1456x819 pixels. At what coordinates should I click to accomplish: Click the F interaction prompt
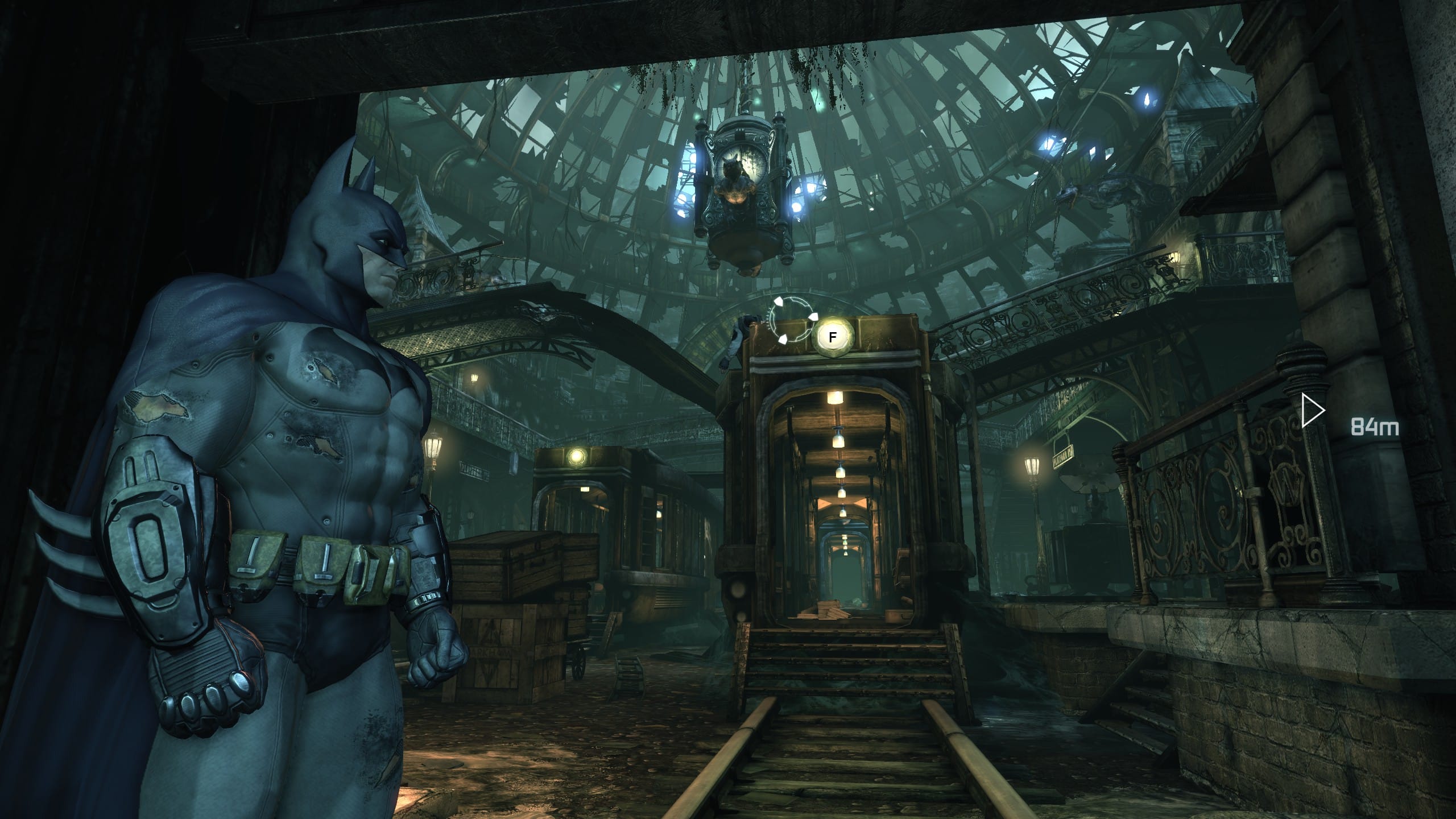(832, 336)
